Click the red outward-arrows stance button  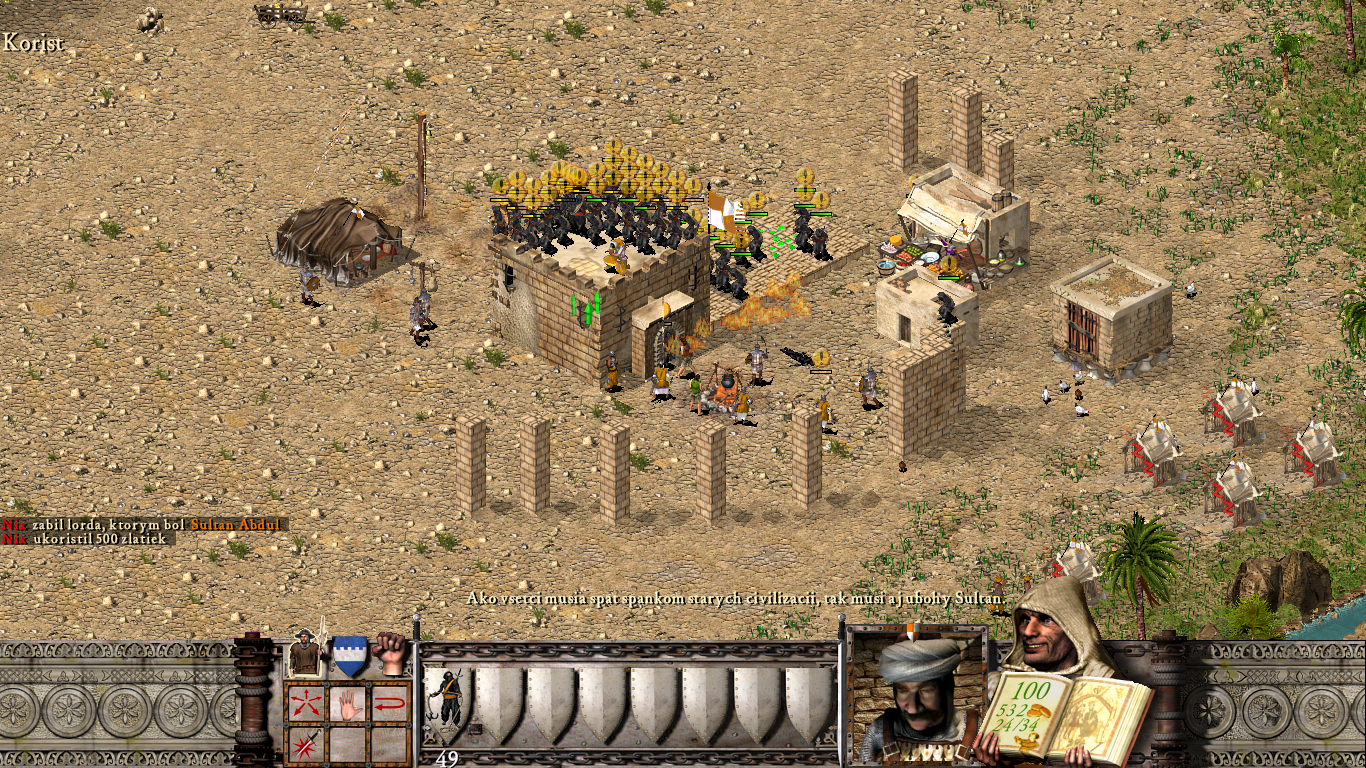(x=304, y=703)
